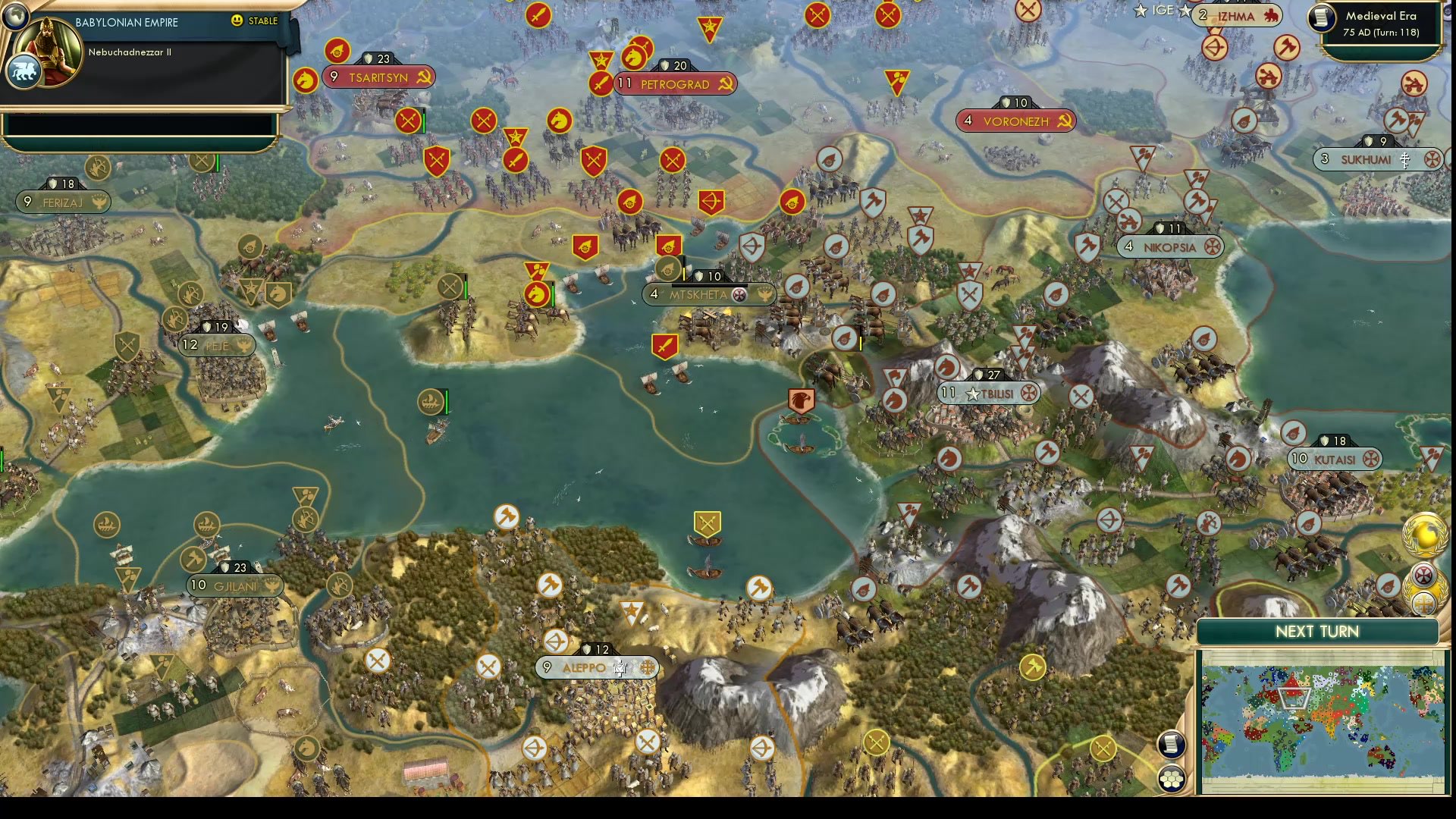This screenshot has height=819, width=1456.
Task: Expand the Voronezh city banner
Action: click(x=1016, y=121)
